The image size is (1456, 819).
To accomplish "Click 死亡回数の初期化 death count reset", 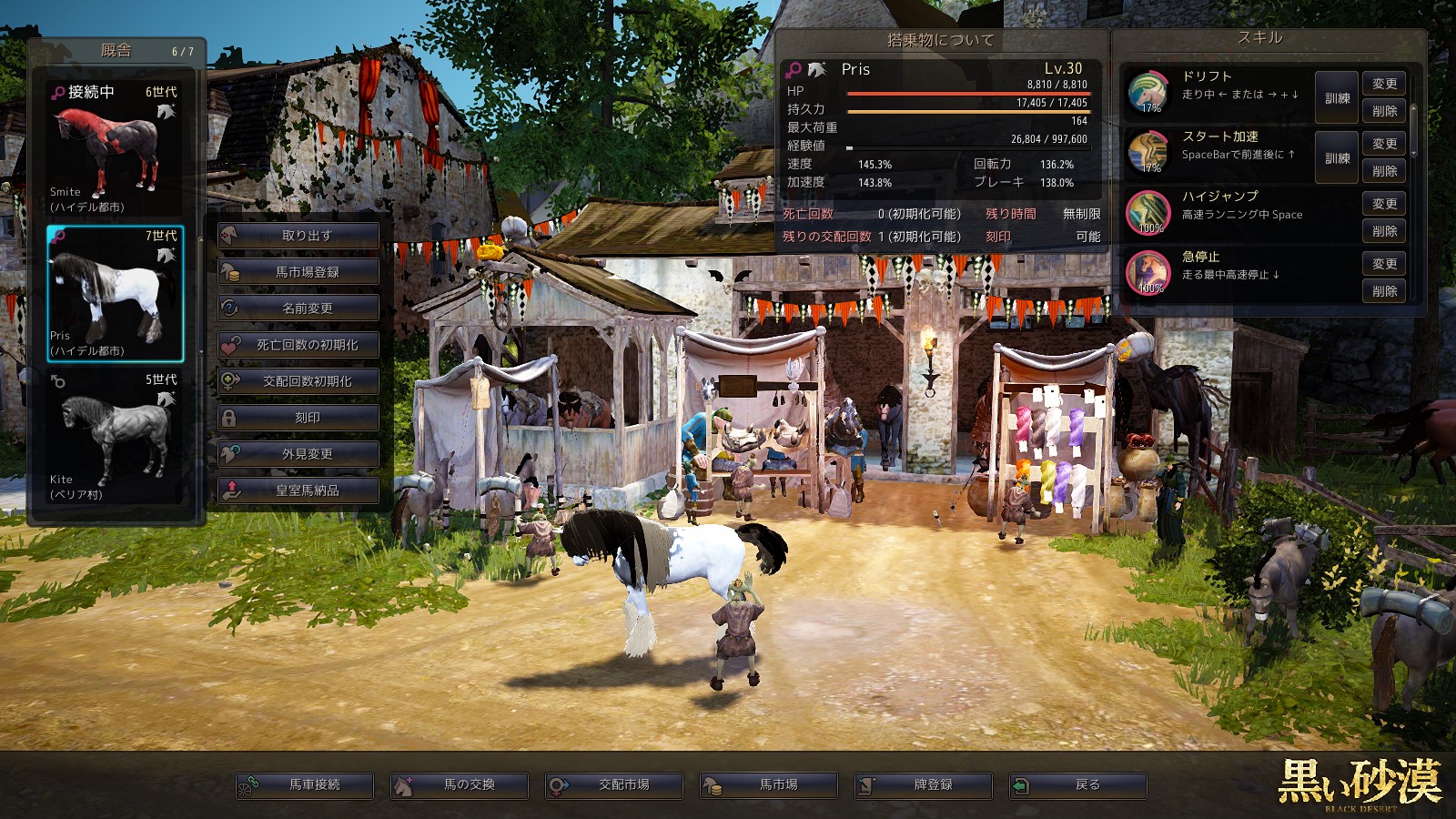I will coord(298,345).
